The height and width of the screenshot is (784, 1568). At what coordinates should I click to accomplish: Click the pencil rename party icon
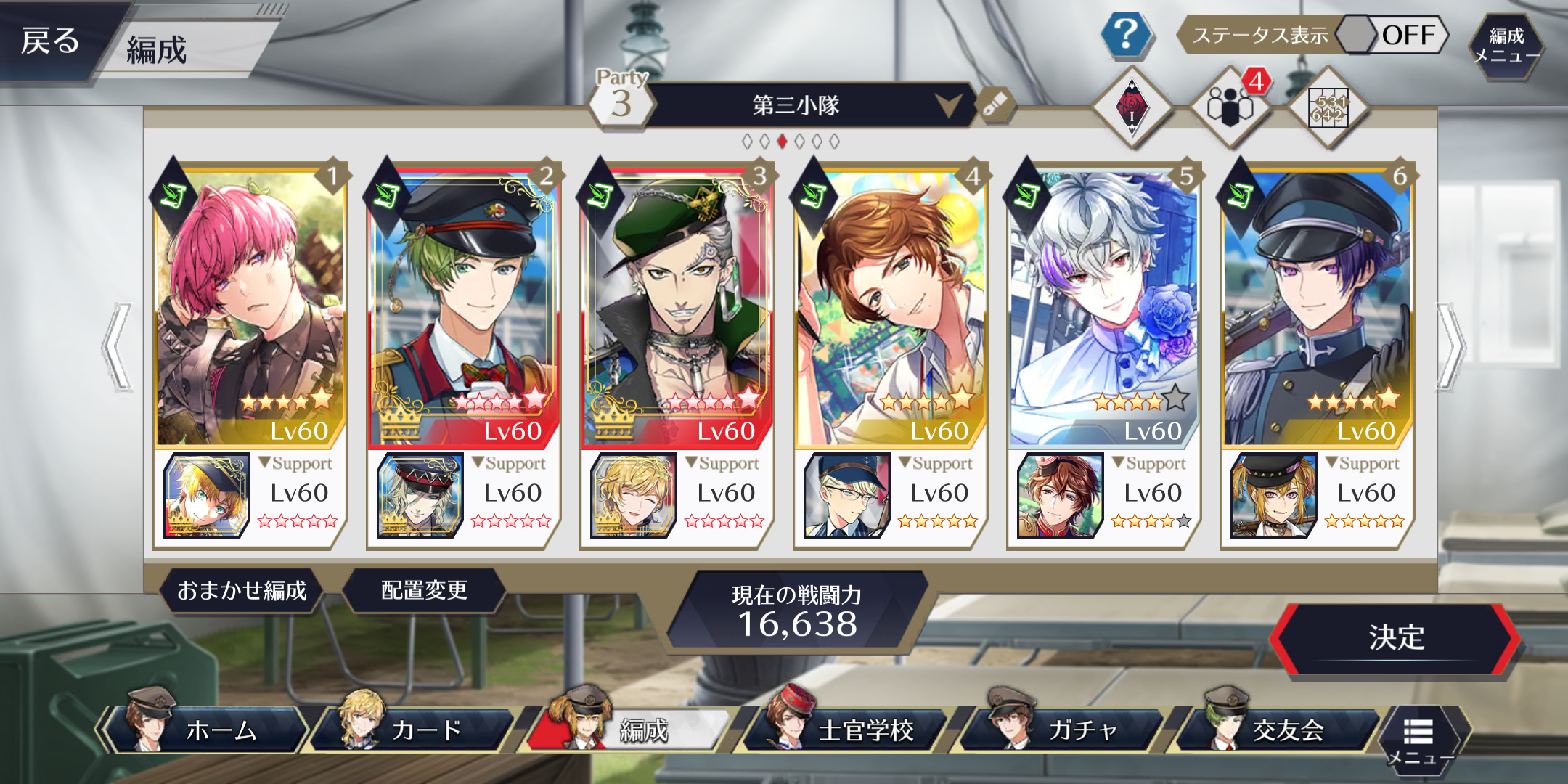[x=995, y=105]
